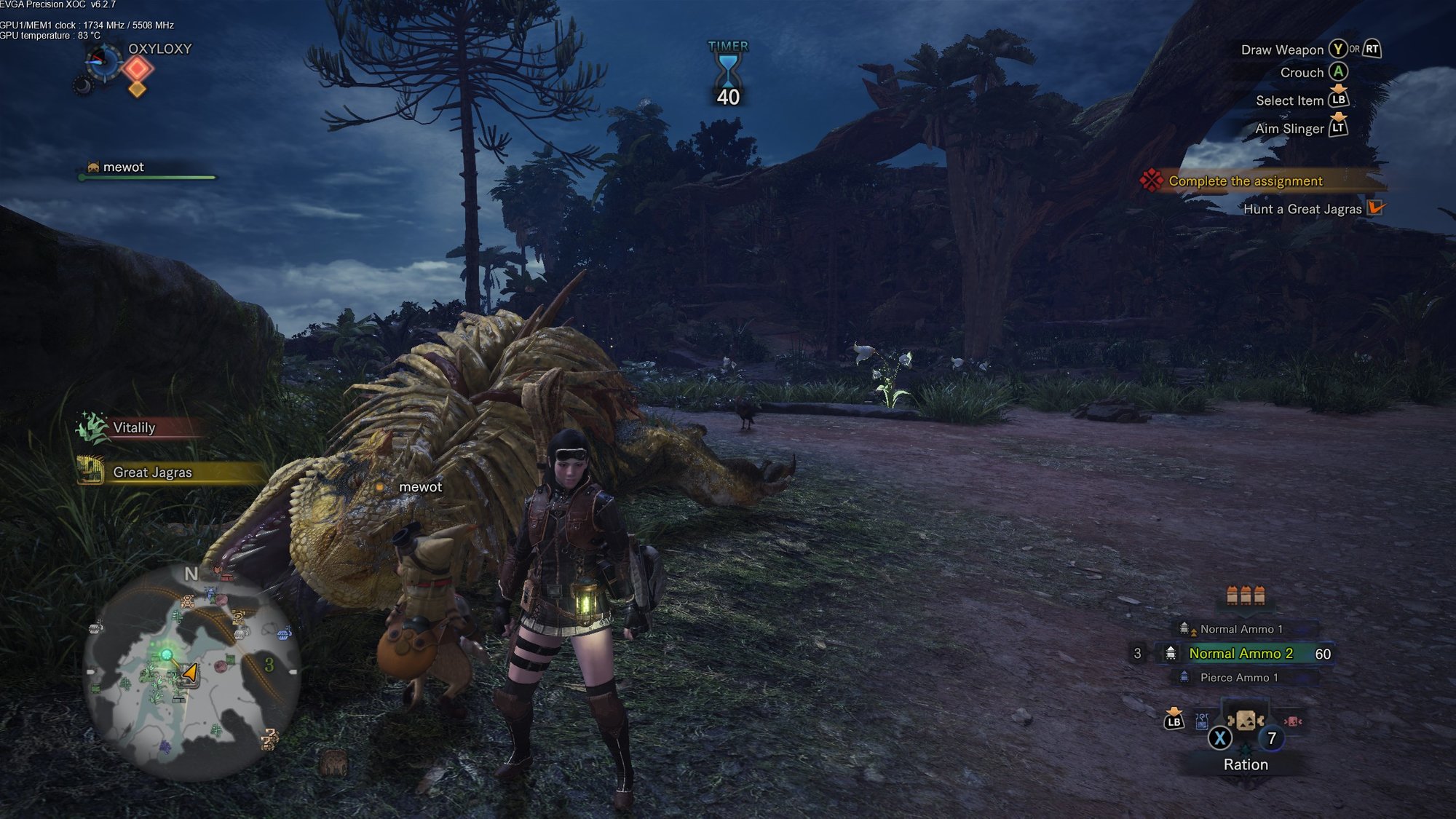Switch to Pierce Ammo 1
Image resolution: width=1456 pixels, height=819 pixels.
pos(1238,678)
